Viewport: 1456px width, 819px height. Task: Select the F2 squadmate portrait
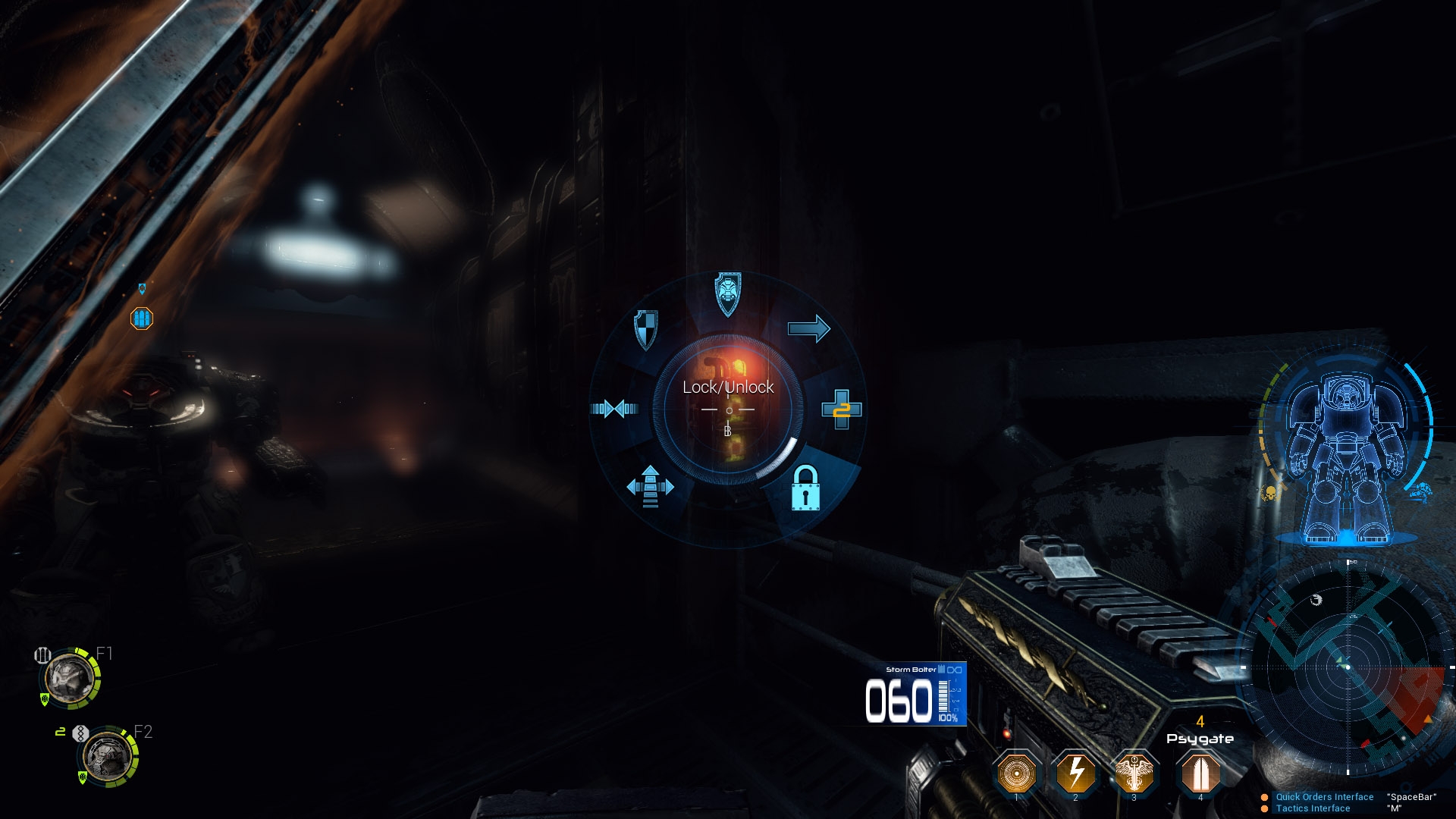107,757
